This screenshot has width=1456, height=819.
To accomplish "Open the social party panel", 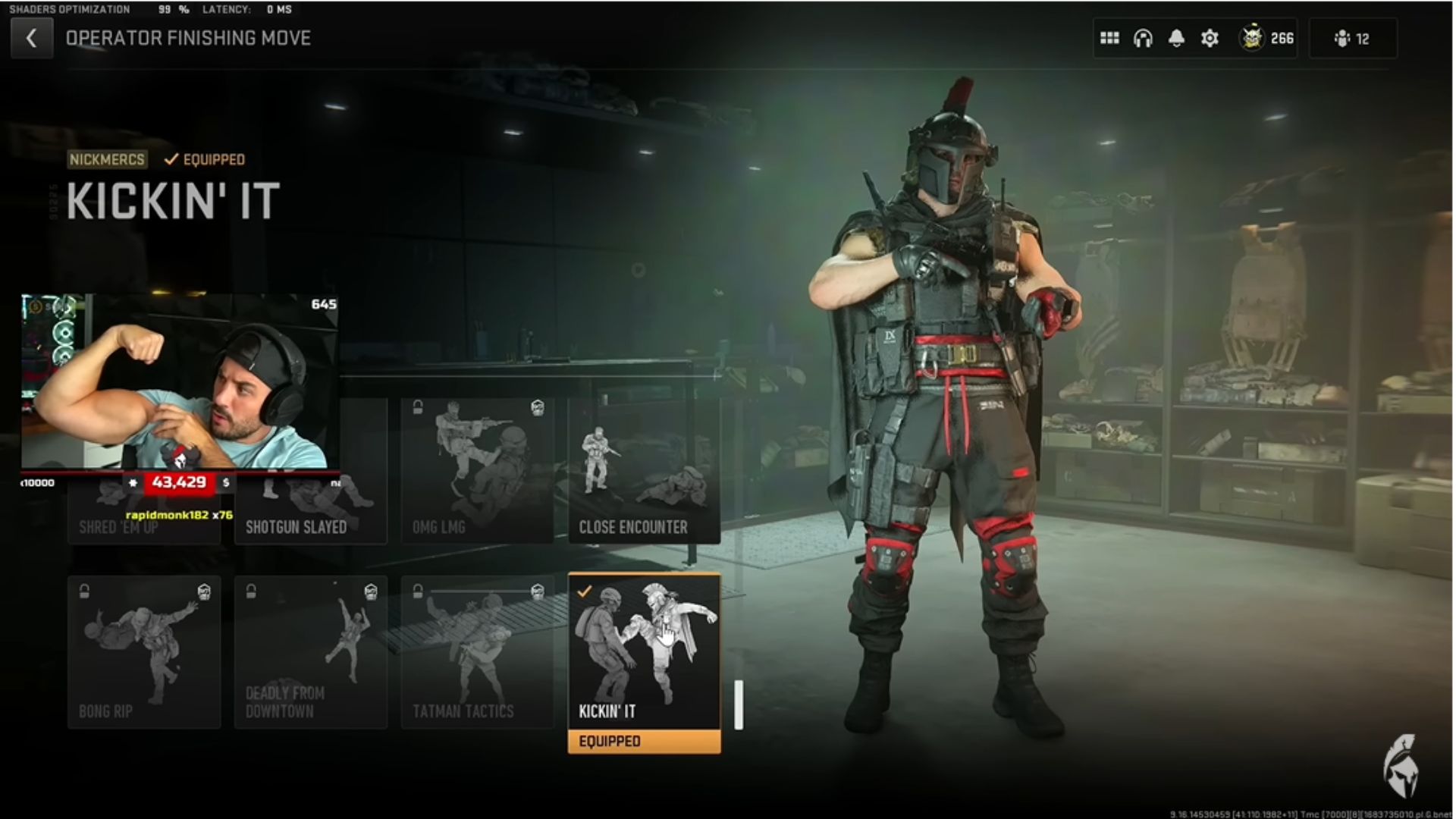I will pyautogui.click(x=1352, y=39).
